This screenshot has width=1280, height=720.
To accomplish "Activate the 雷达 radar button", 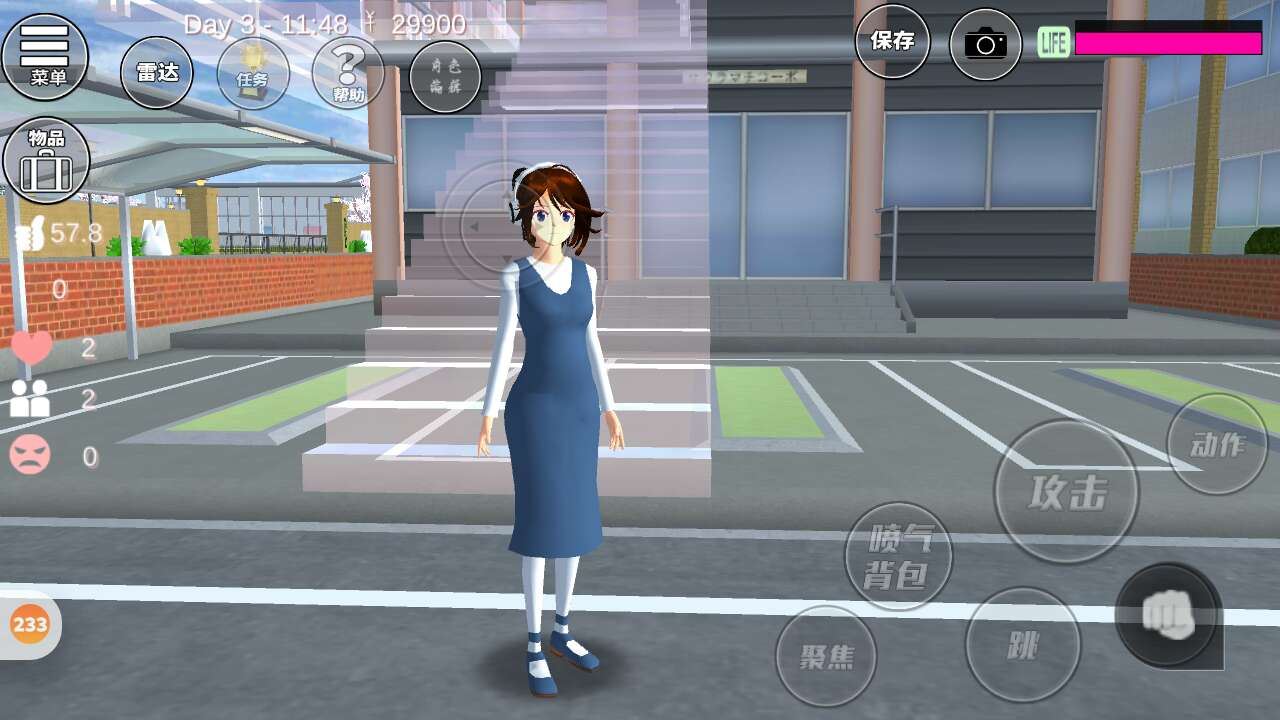I will click(157, 73).
